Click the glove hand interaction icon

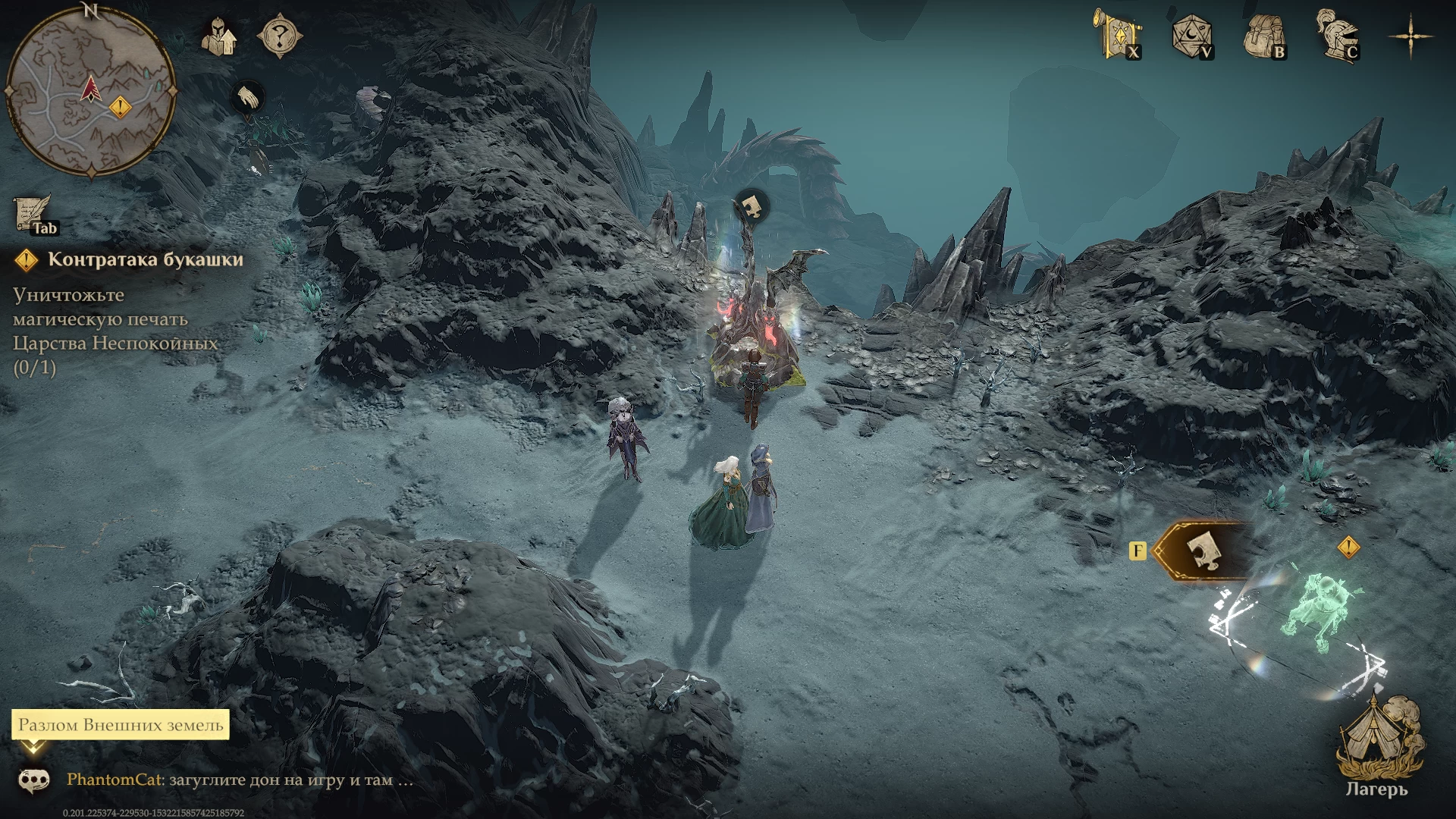point(247,98)
